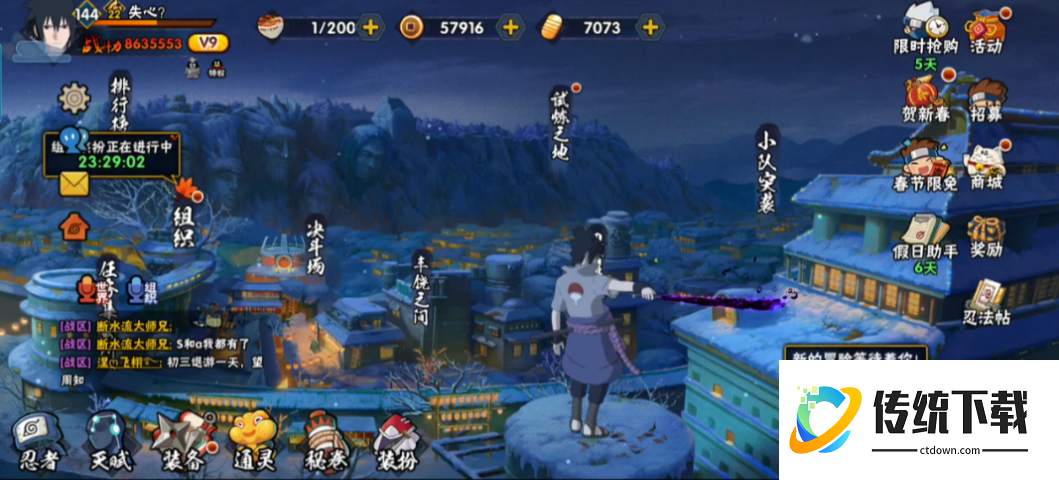Open the 装扮 costume menu
The height and width of the screenshot is (480, 1059).
[398, 440]
